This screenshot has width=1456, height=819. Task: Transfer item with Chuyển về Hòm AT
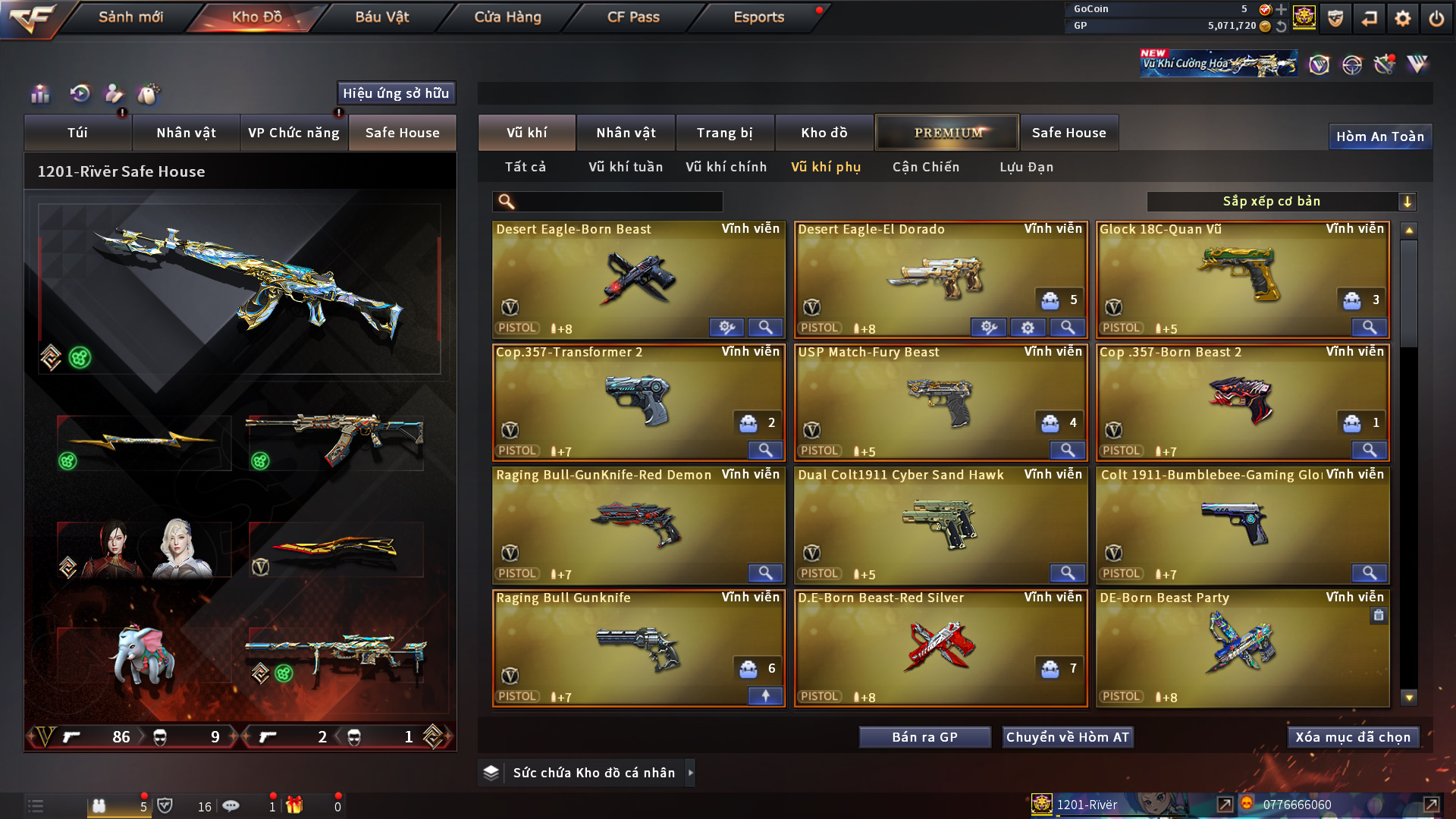click(x=1067, y=737)
